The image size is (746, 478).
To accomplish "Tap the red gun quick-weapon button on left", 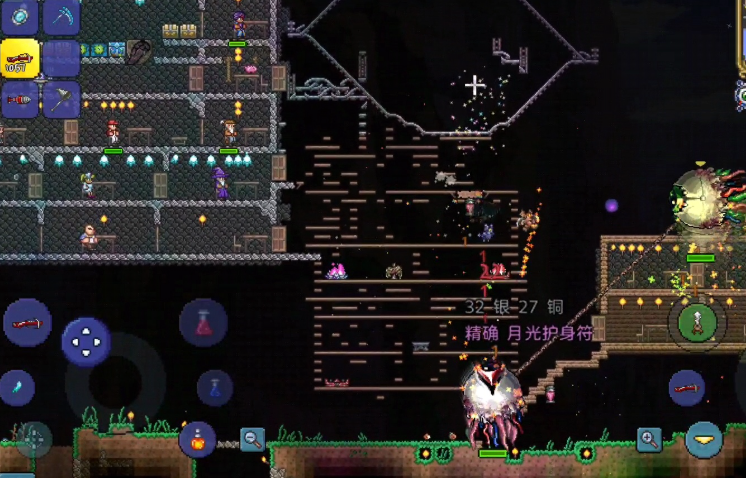I will tap(27, 322).
